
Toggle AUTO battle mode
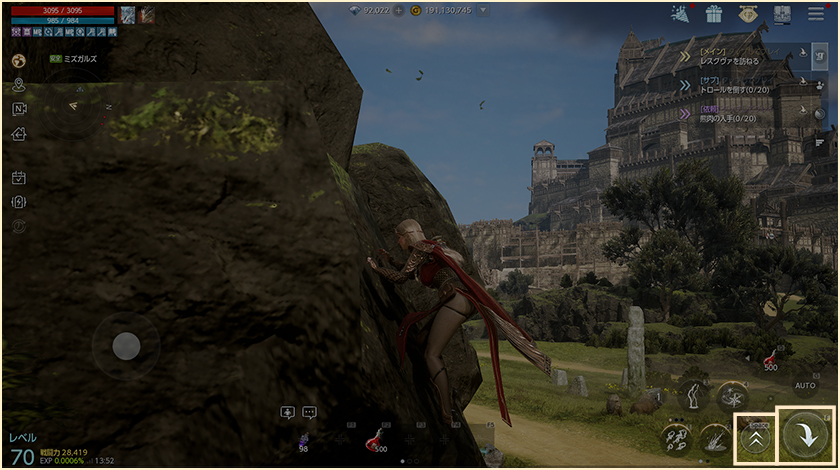coord(805,385)
